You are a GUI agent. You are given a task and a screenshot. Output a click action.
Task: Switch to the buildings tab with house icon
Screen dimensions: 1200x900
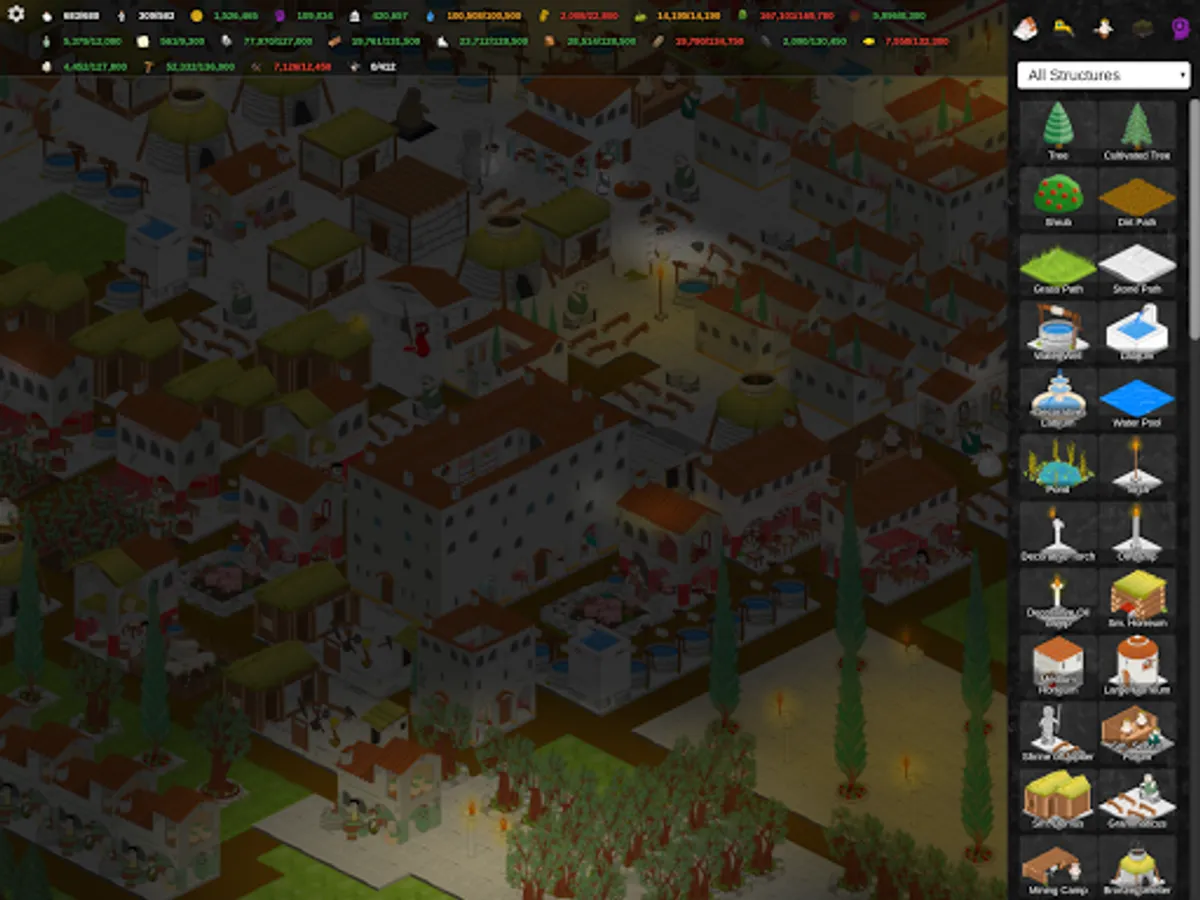(1025, 29)
